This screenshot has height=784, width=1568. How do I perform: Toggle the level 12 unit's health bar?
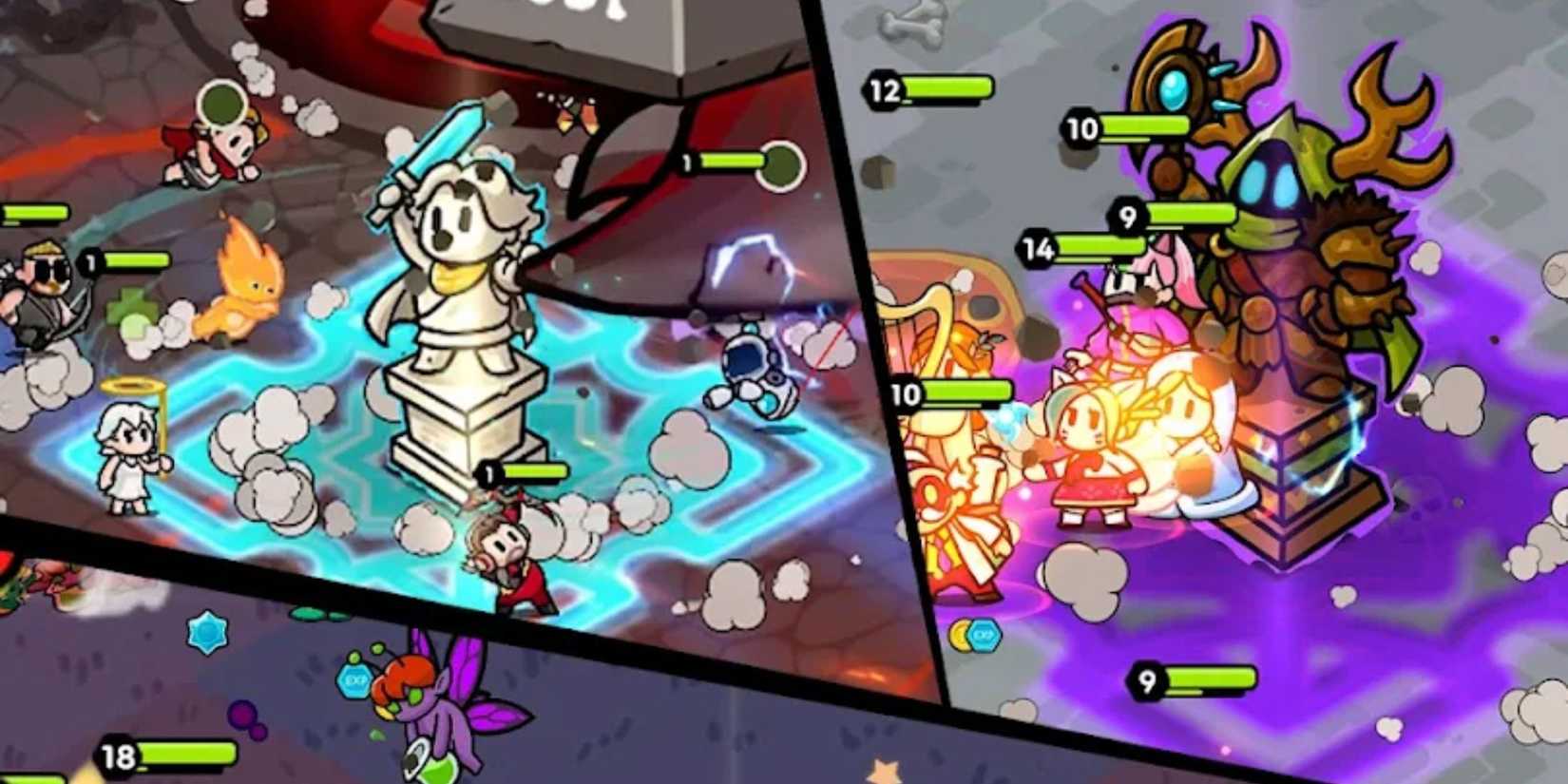885,90
